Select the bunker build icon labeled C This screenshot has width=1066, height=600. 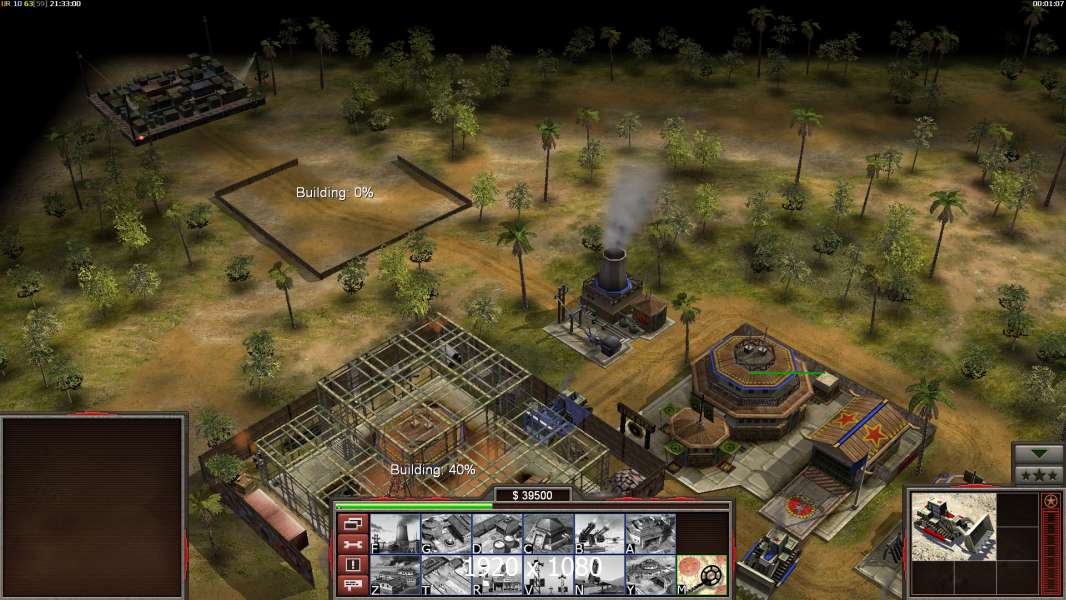[x=548, y=534]
